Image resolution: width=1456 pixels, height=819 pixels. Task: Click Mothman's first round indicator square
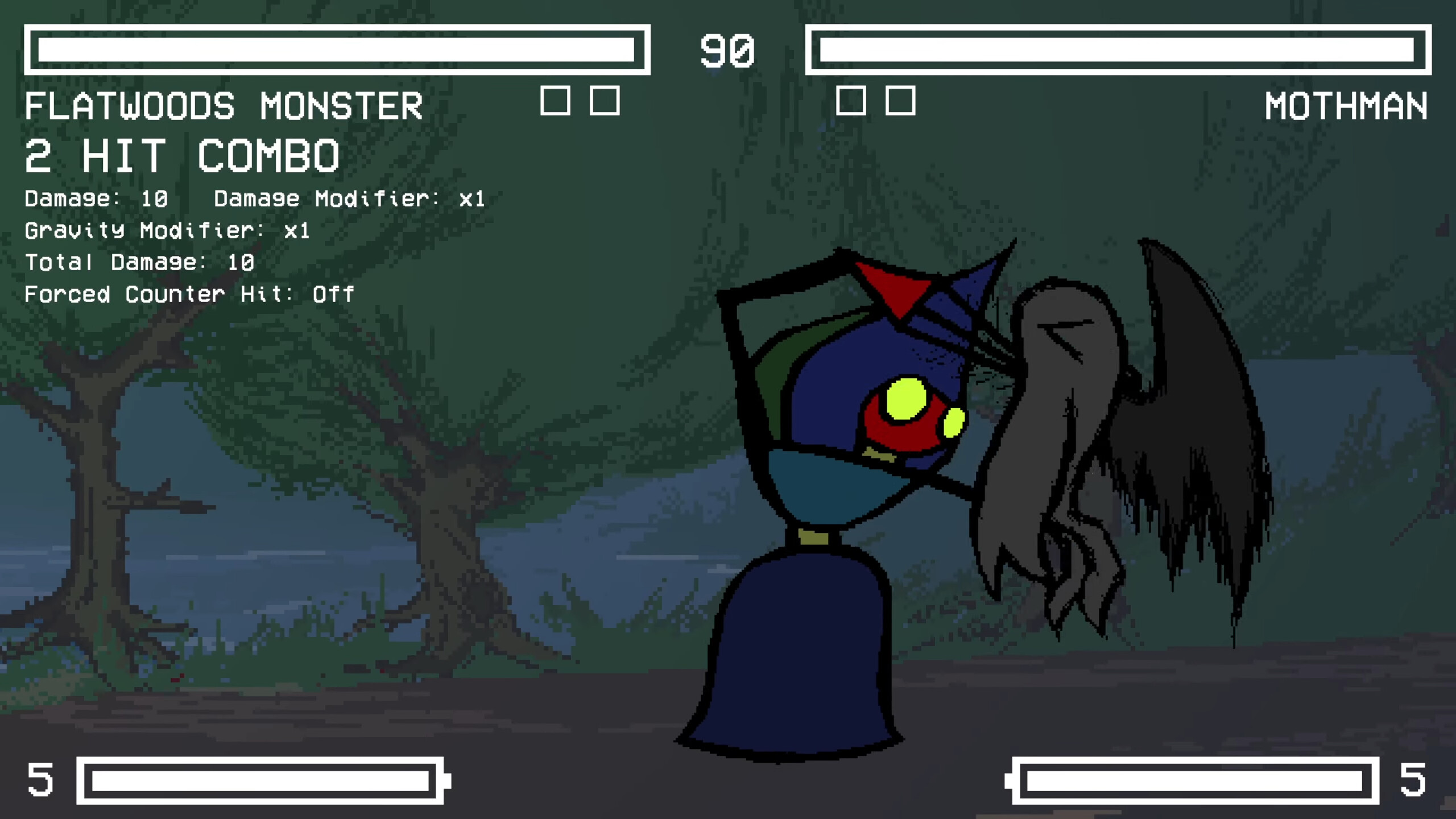[x=851, y=102]
